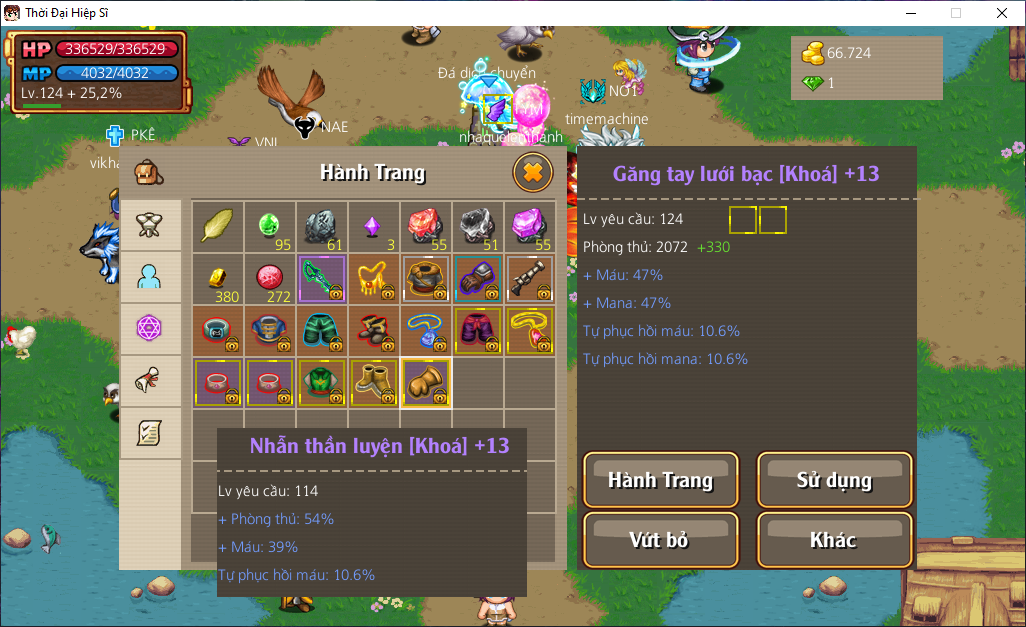Minimize the Thời Đại Hiệp Sĩ window
1026x627 pixels.
tap(910, 13)
